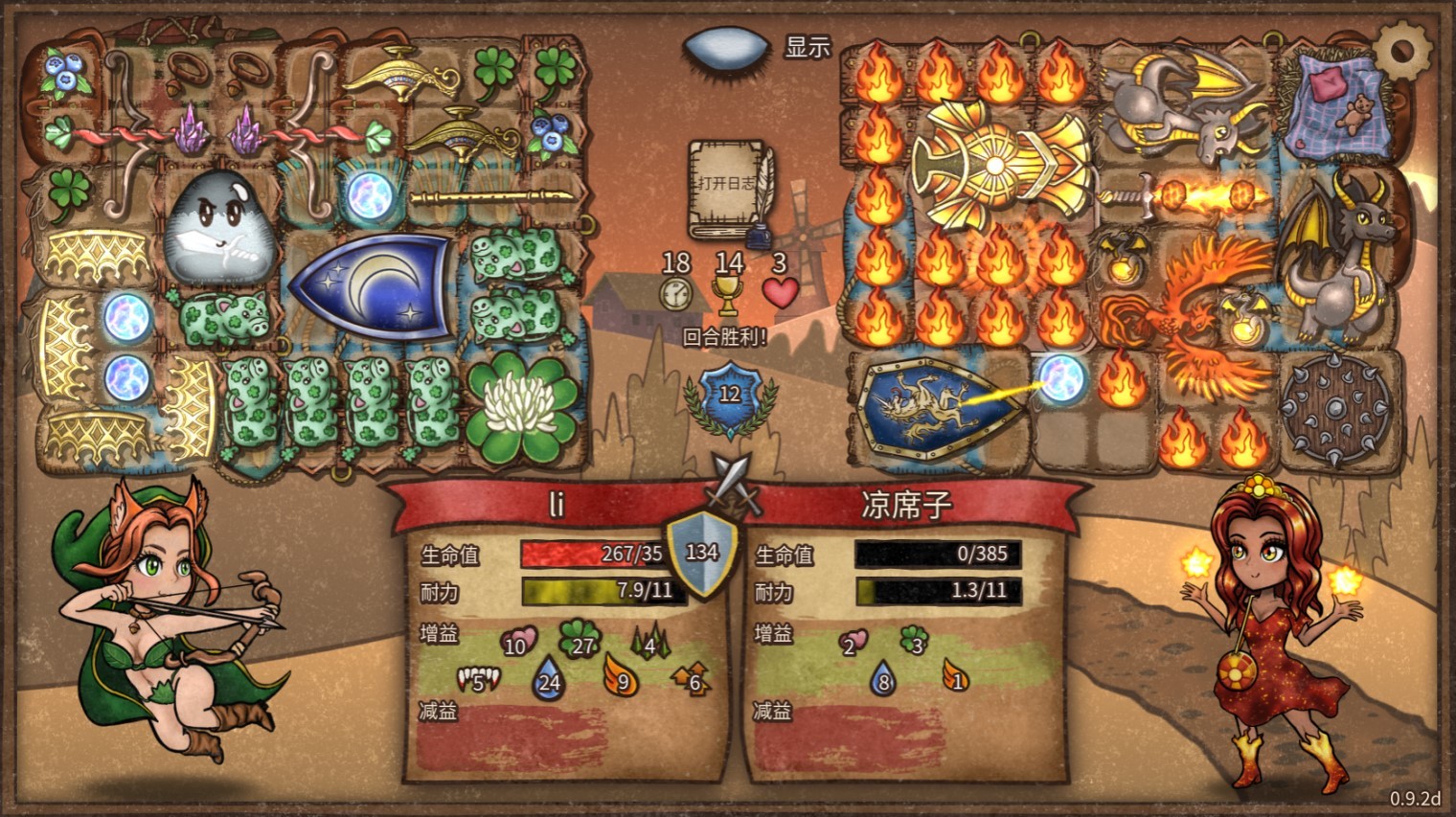The image size is (1456, 817).
Task: Inspect li's fangs vampirism buff
Action: tap(478, 679)
